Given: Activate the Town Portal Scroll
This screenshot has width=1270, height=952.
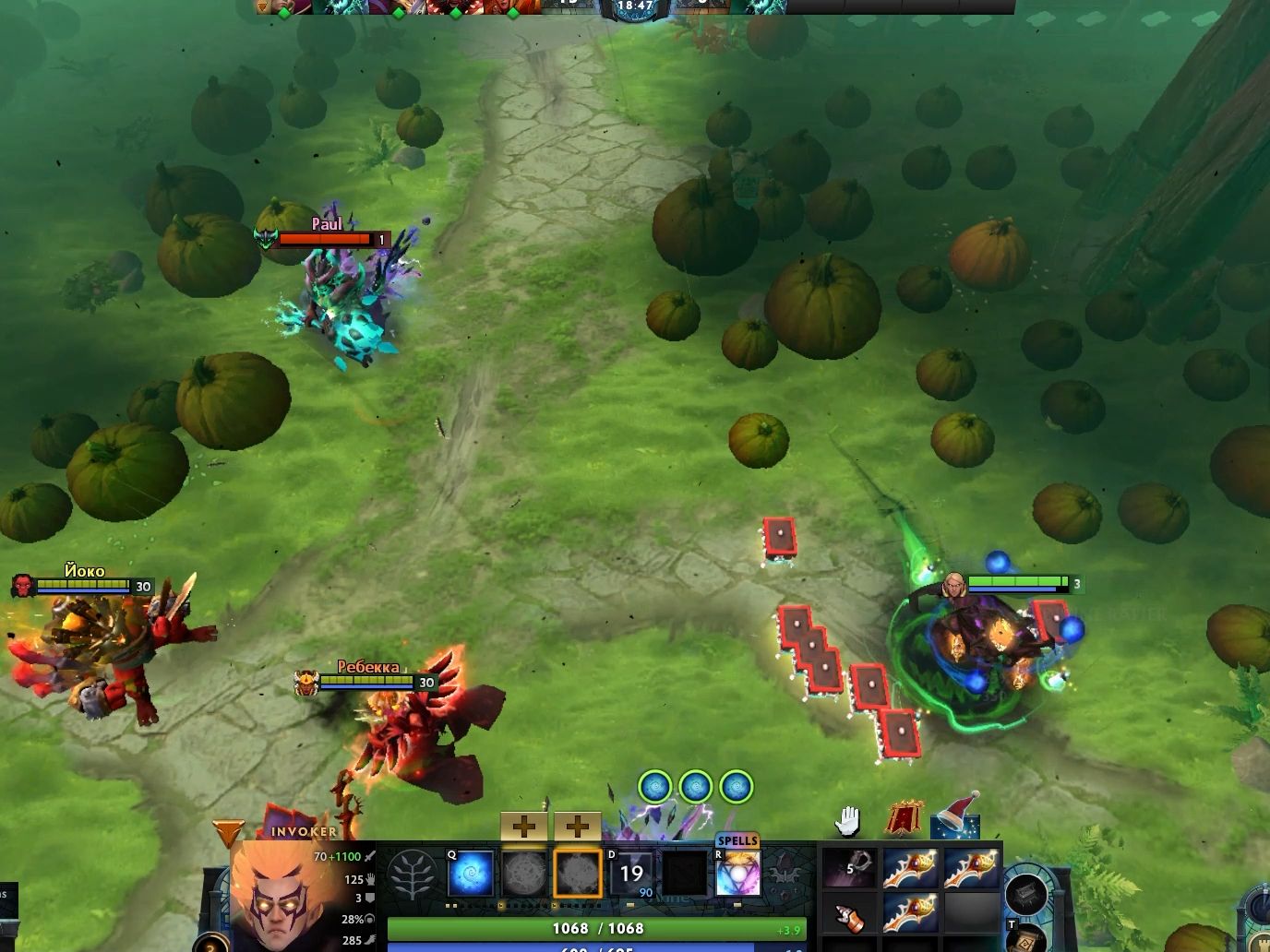Looking at the screenshot, I should coord(1024,946).
